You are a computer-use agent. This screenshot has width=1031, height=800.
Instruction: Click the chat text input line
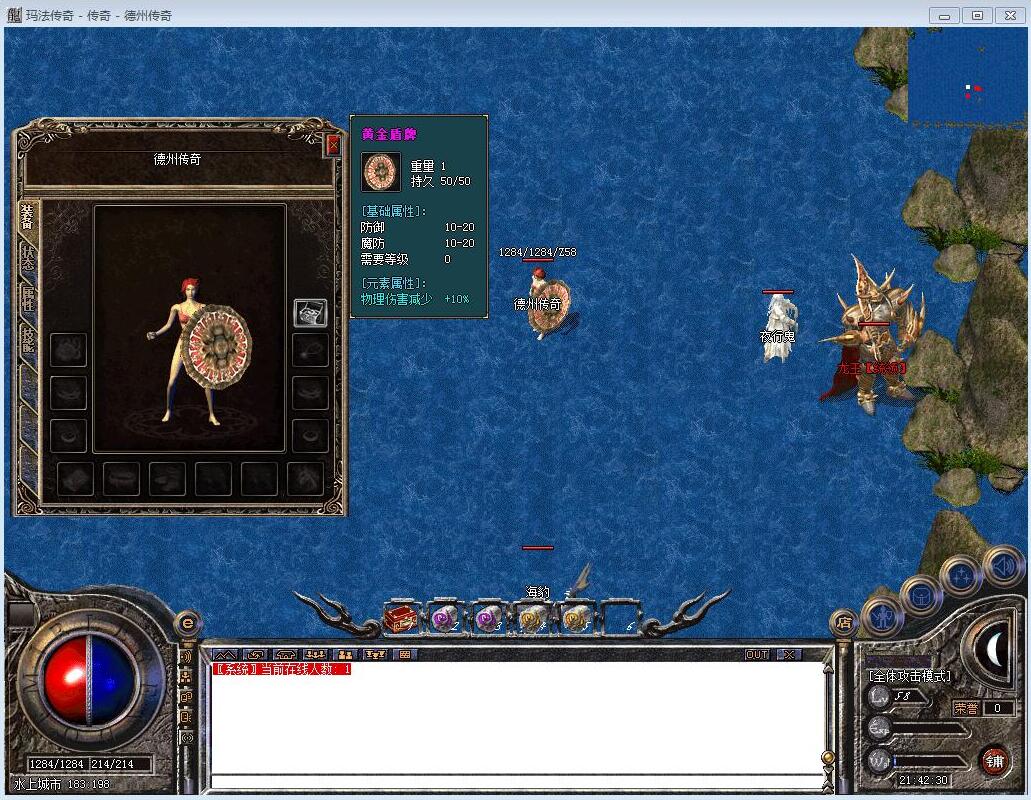[x=515, y=781]
